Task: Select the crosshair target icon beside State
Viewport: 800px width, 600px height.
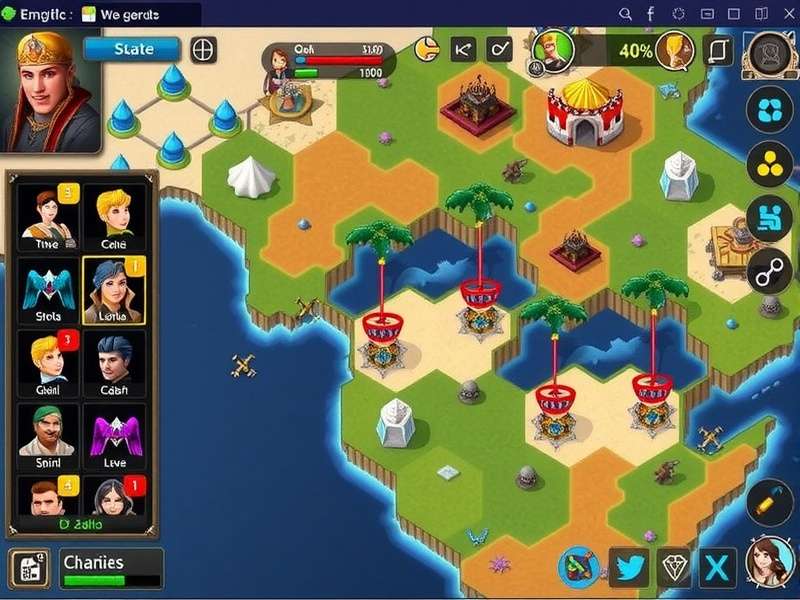Action: [203, 49]
